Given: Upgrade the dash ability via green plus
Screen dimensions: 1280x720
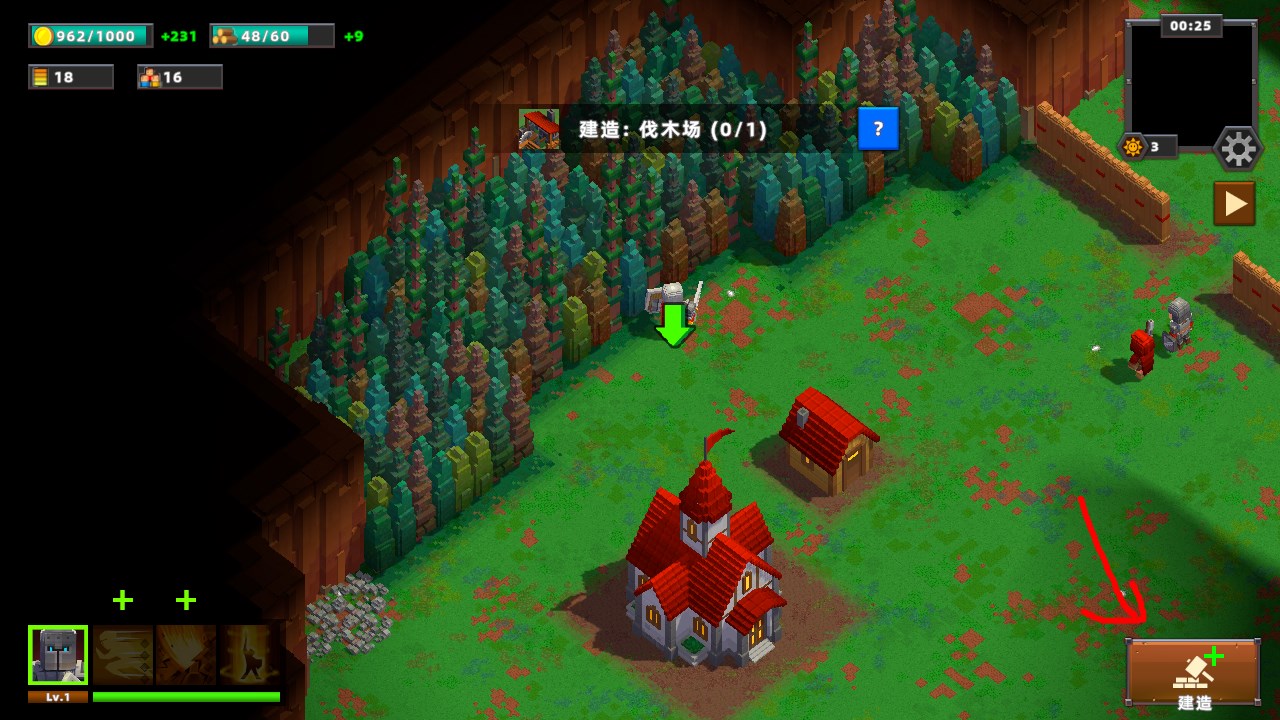Looking at the screenshot, I should 123,600.
